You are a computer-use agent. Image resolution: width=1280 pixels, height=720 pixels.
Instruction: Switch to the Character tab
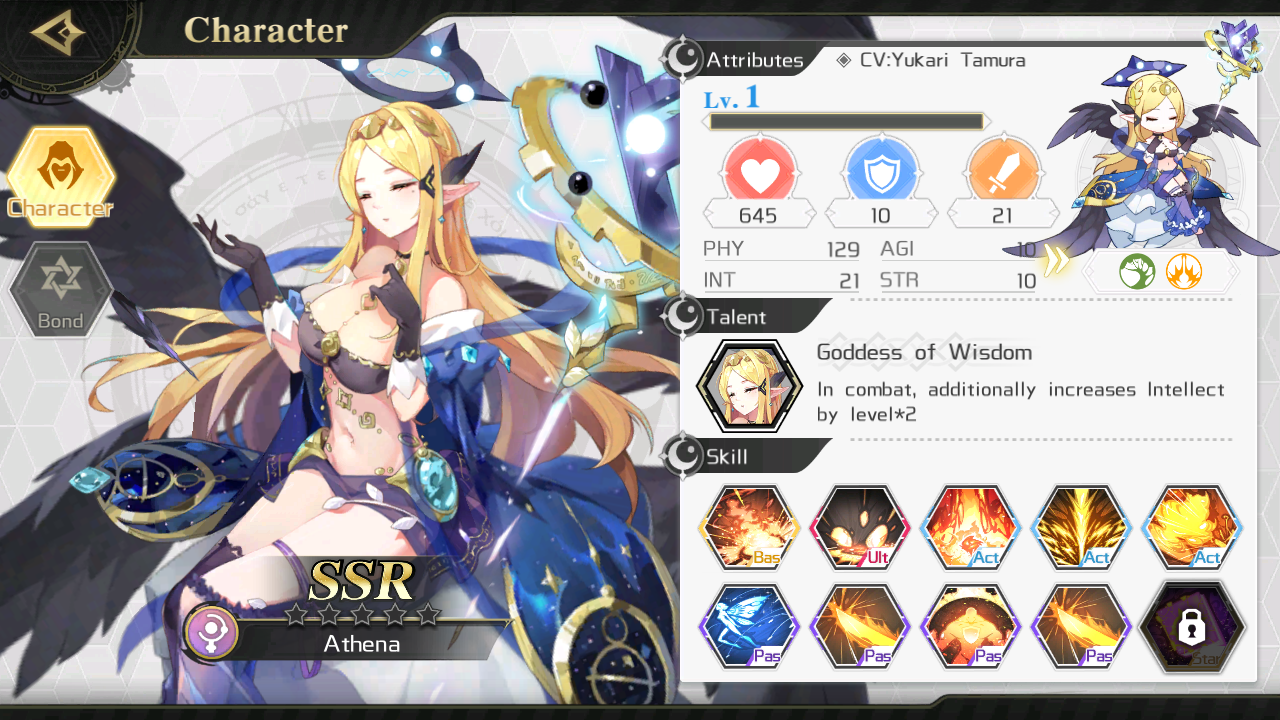click(61, 178)
